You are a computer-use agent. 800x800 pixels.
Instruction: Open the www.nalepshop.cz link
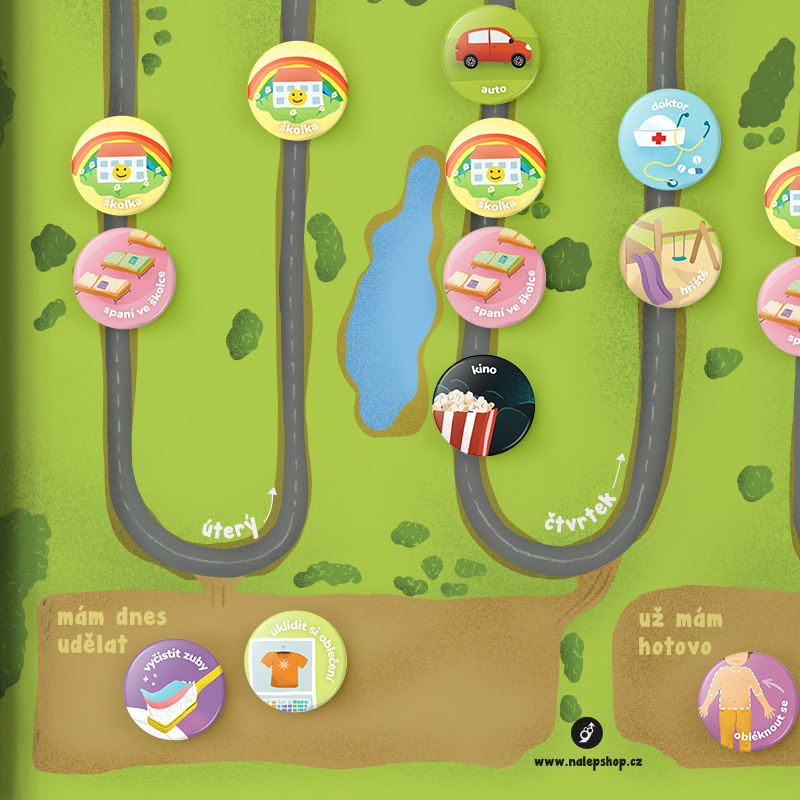[x=588, y=761]
